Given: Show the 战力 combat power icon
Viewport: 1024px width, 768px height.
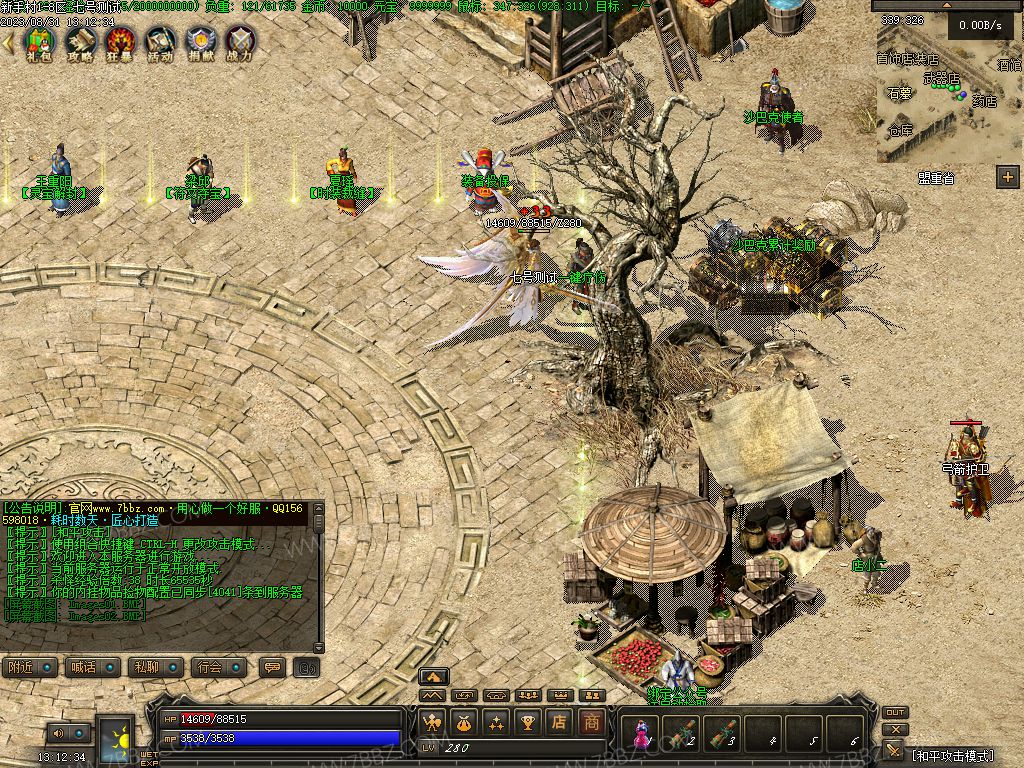Looking at the screenshot, I should tap(240, 42).
